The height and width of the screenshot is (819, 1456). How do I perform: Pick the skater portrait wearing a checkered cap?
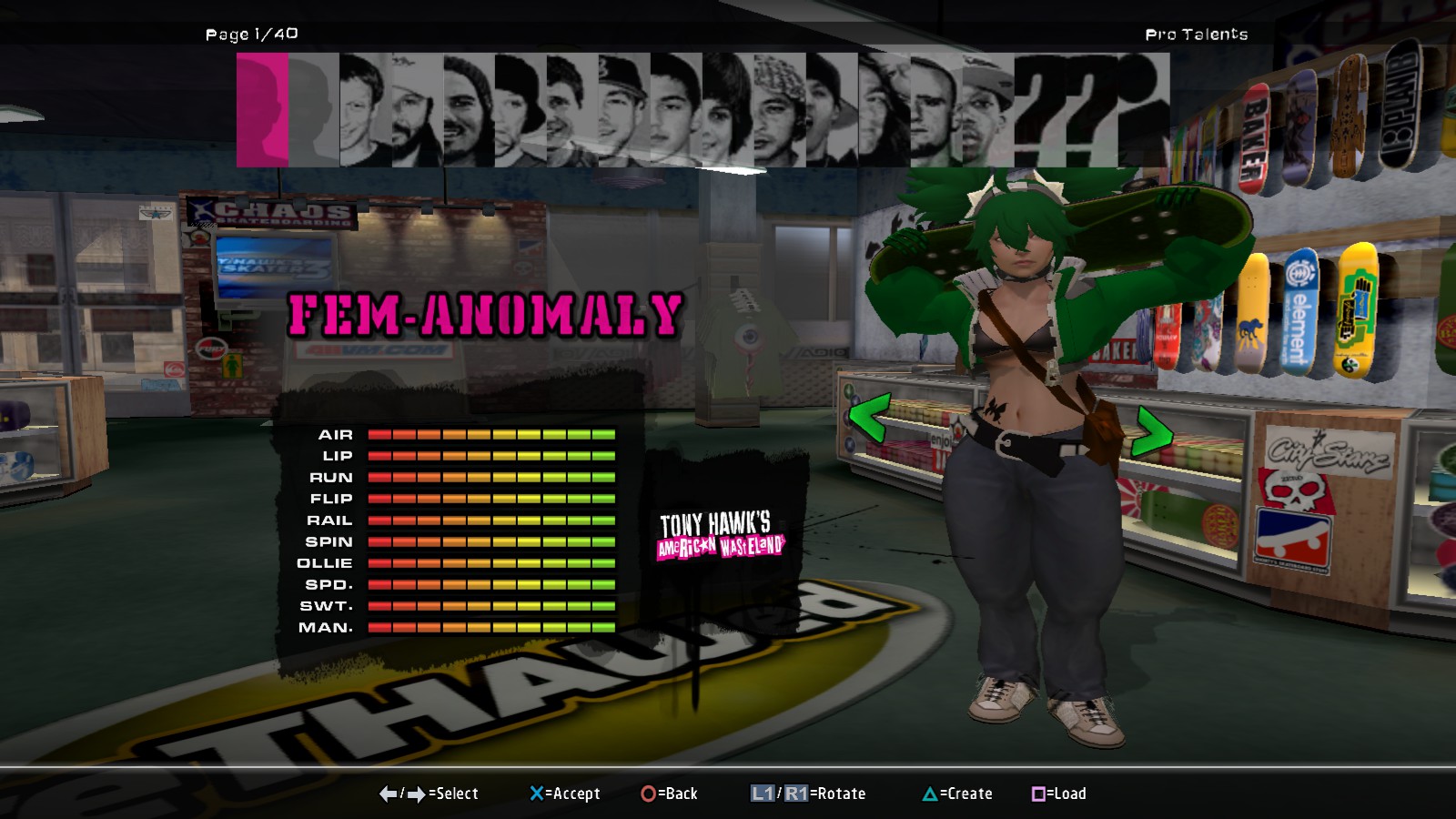[780, 110]
